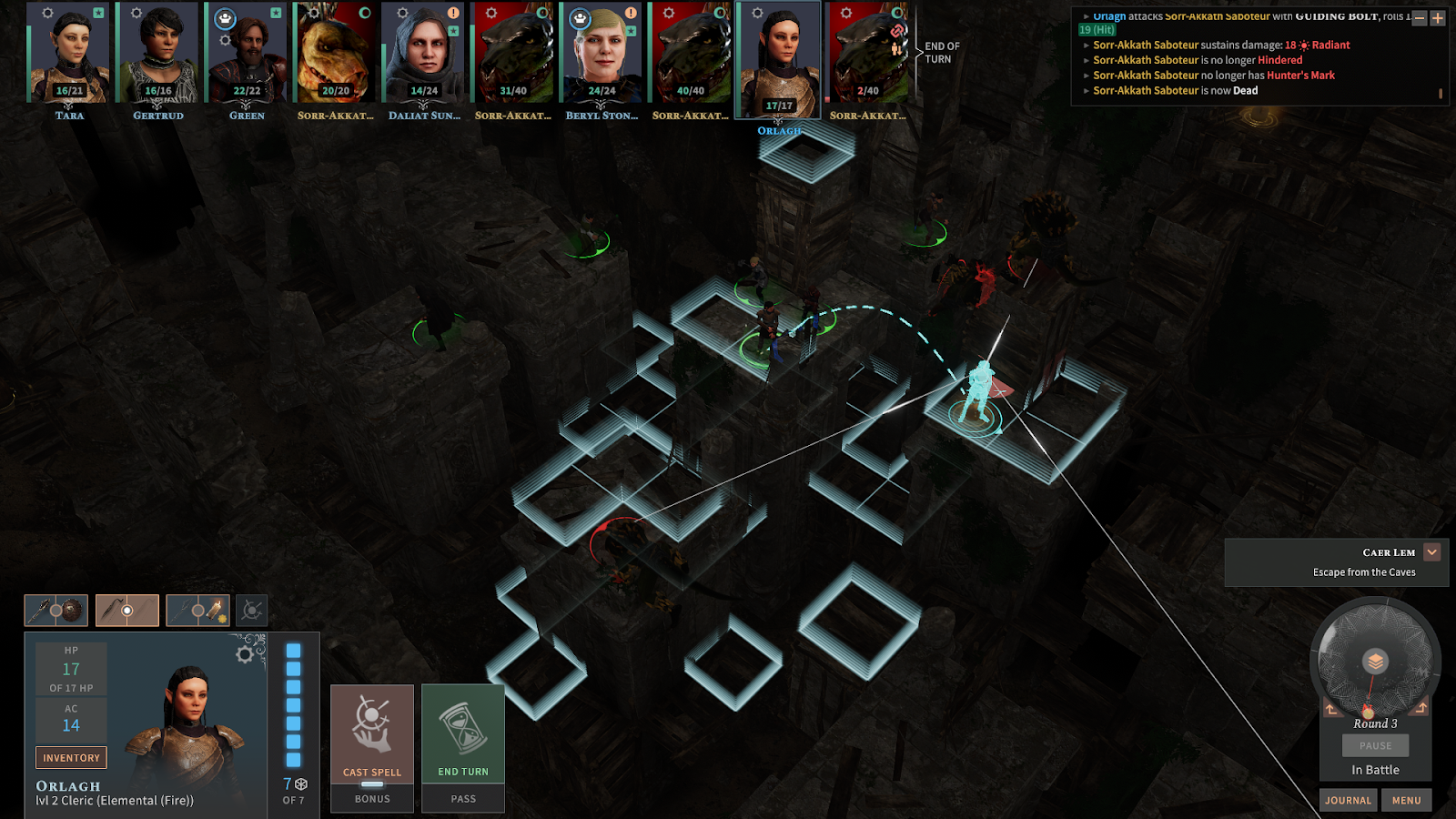This screenshot has width=1456, height=819.
Task: End Orlagh's turn
Action: click(x=463, y=733)
